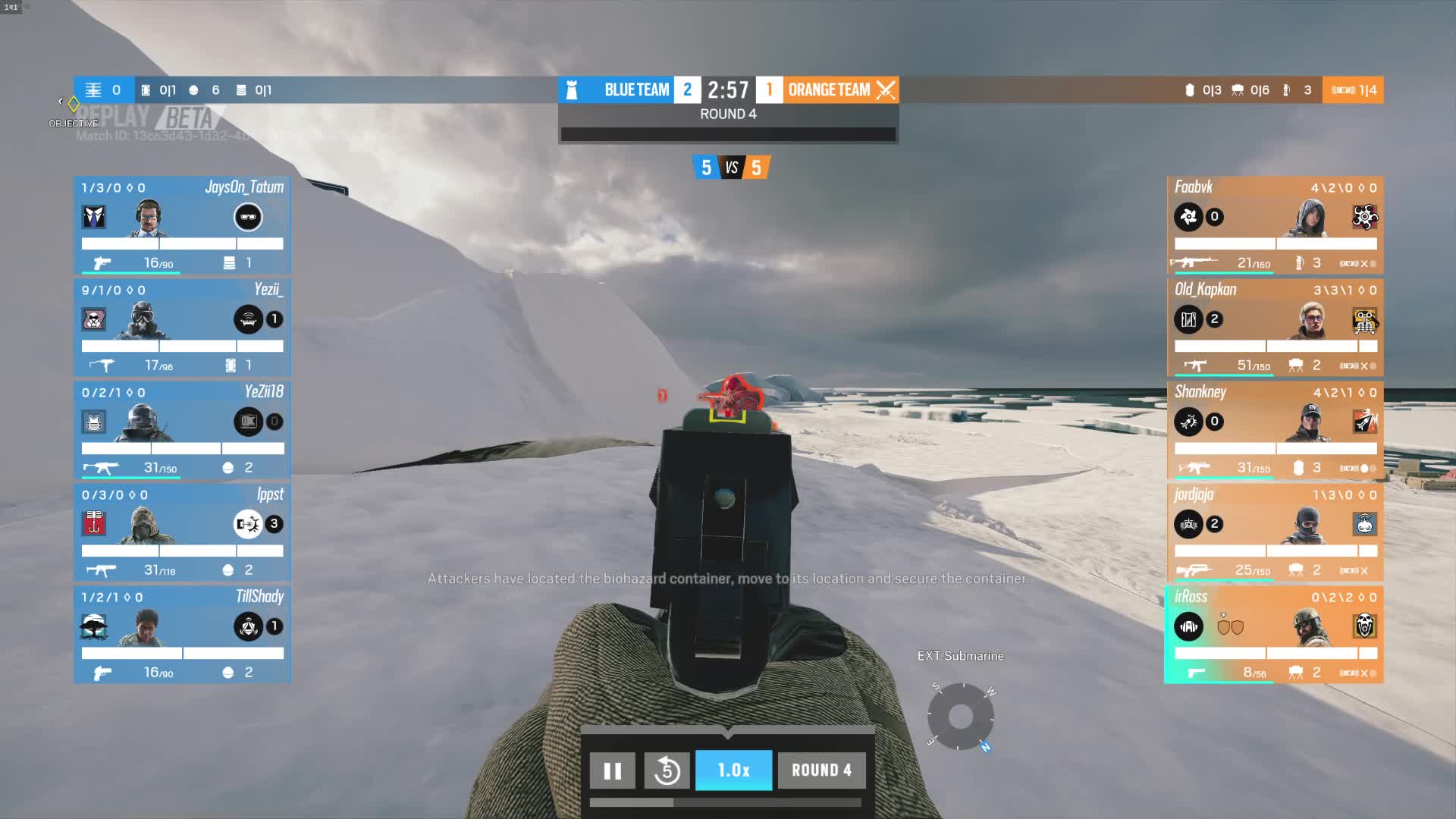
Task: Switch view to Shankney
Action: click(1275, 430)
